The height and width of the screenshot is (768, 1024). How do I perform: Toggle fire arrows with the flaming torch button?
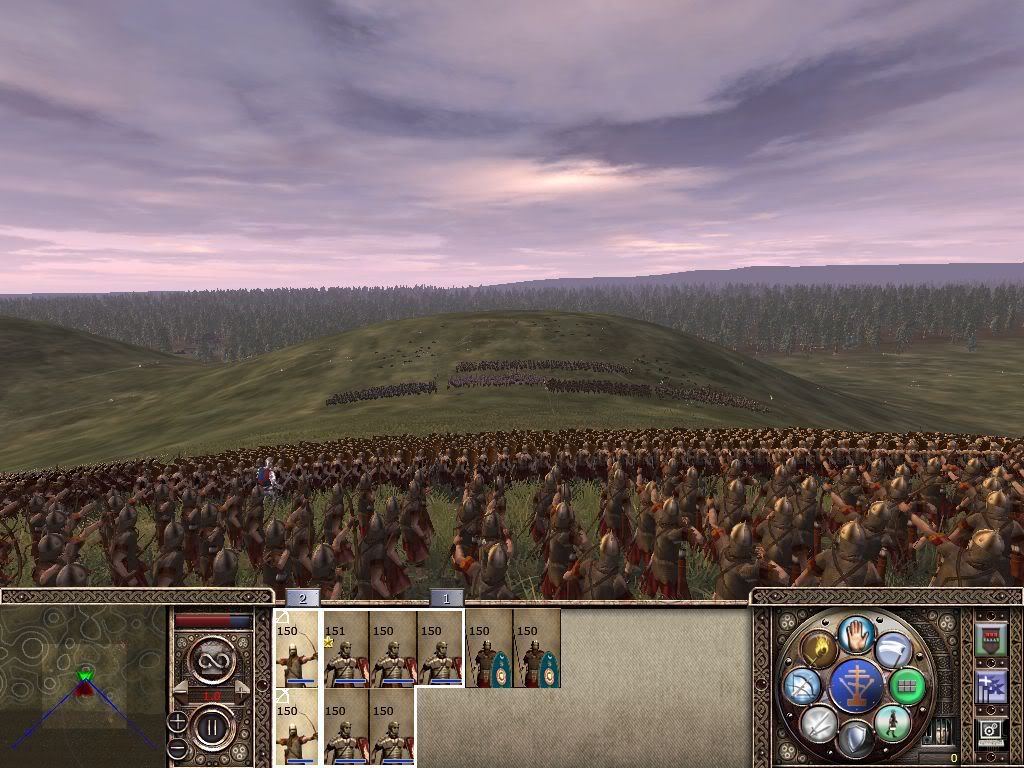819,649
